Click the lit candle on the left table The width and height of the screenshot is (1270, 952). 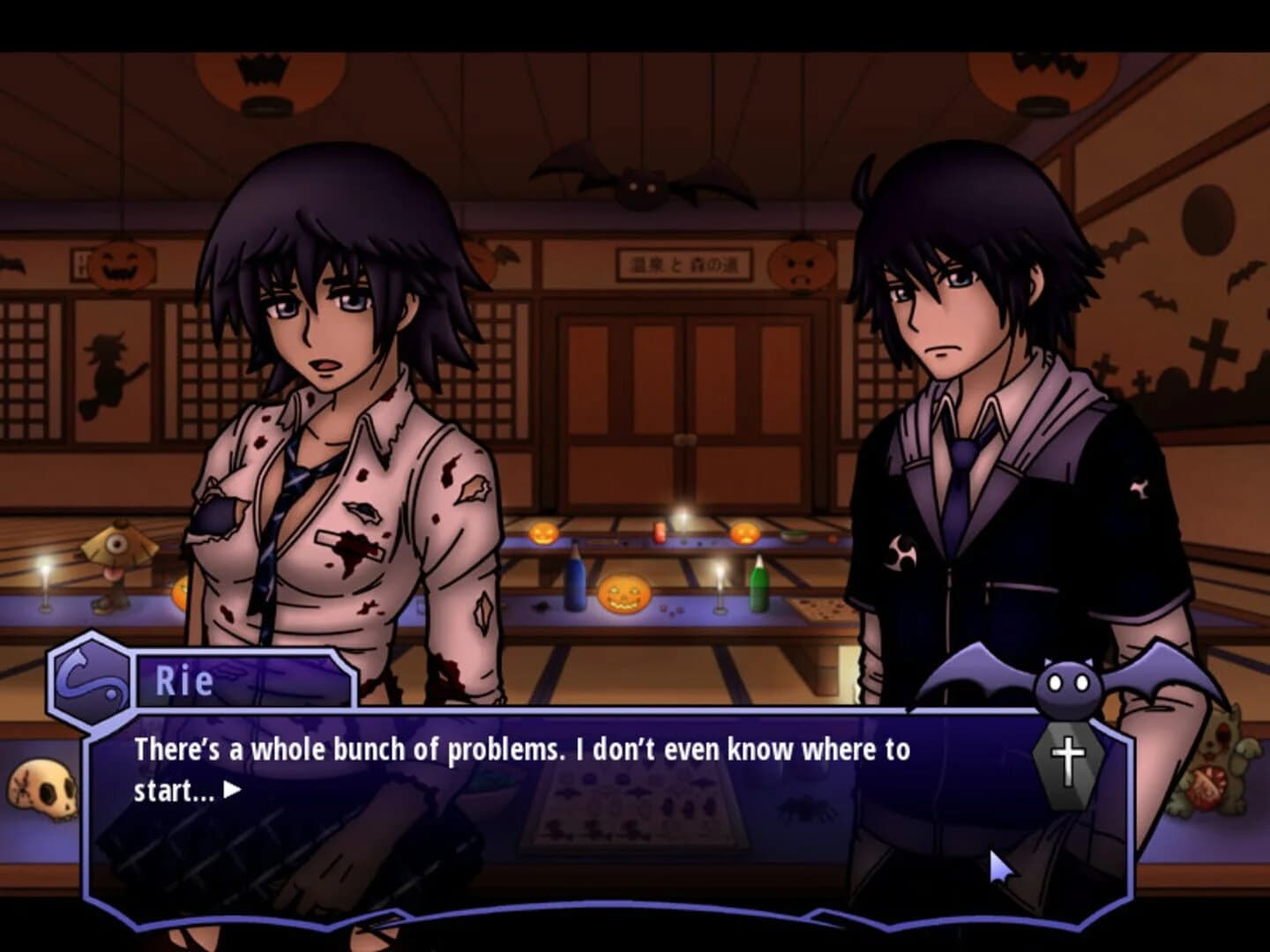(43, 577)
